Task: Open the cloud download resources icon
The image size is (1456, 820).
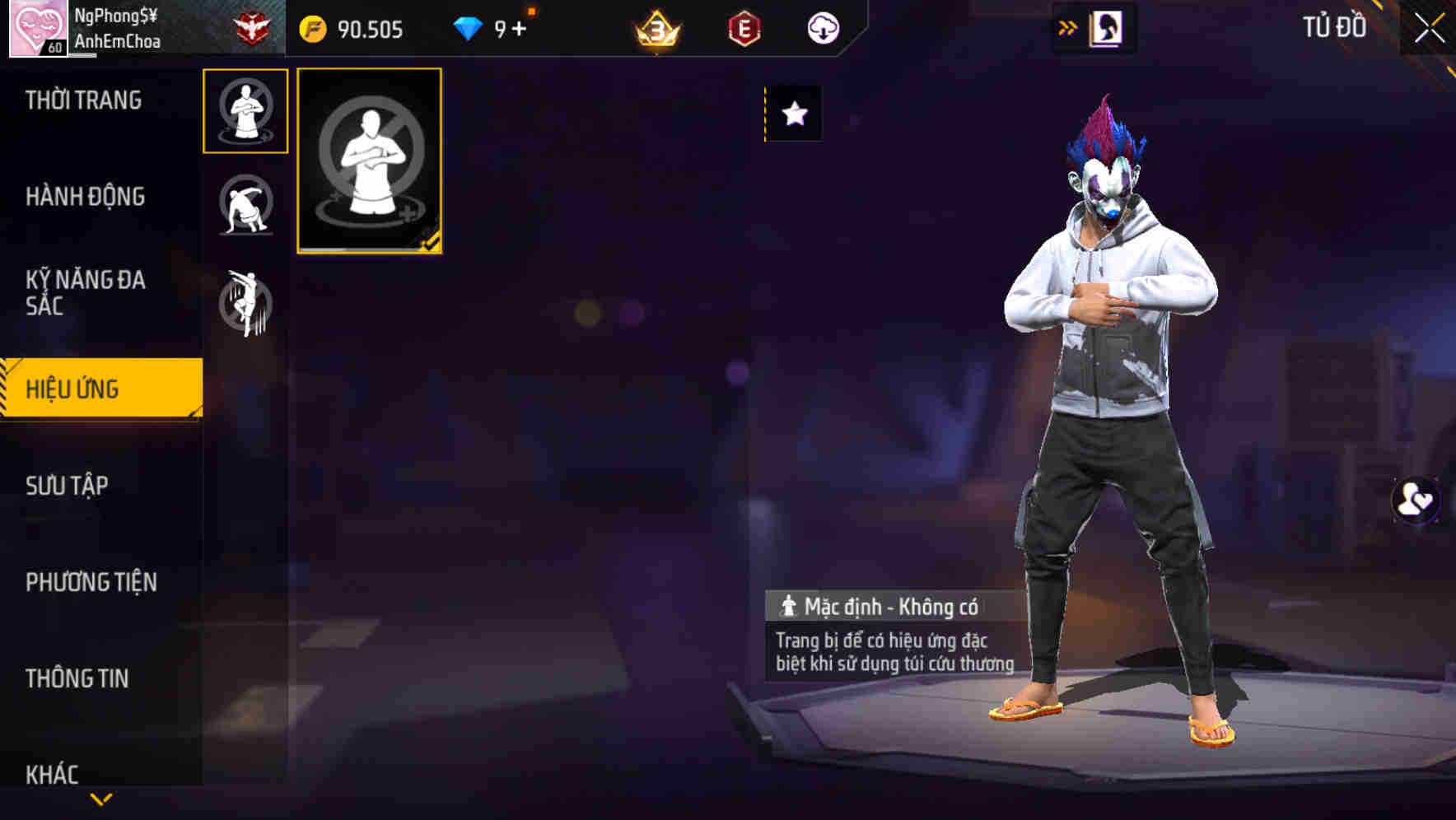Action: pos(823,29)
